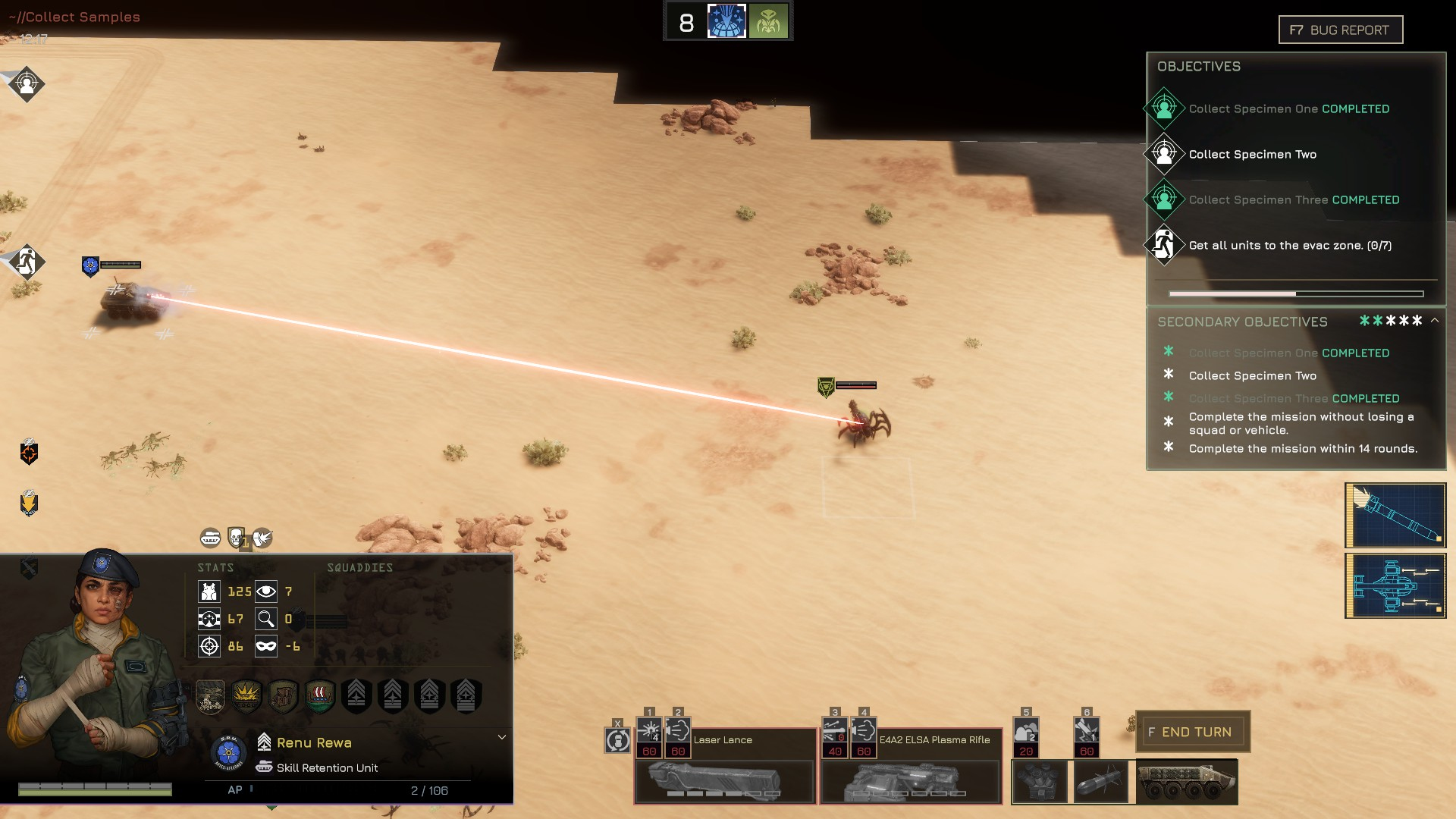Collapse the secondary objectives panel

tap(1435, 321)
